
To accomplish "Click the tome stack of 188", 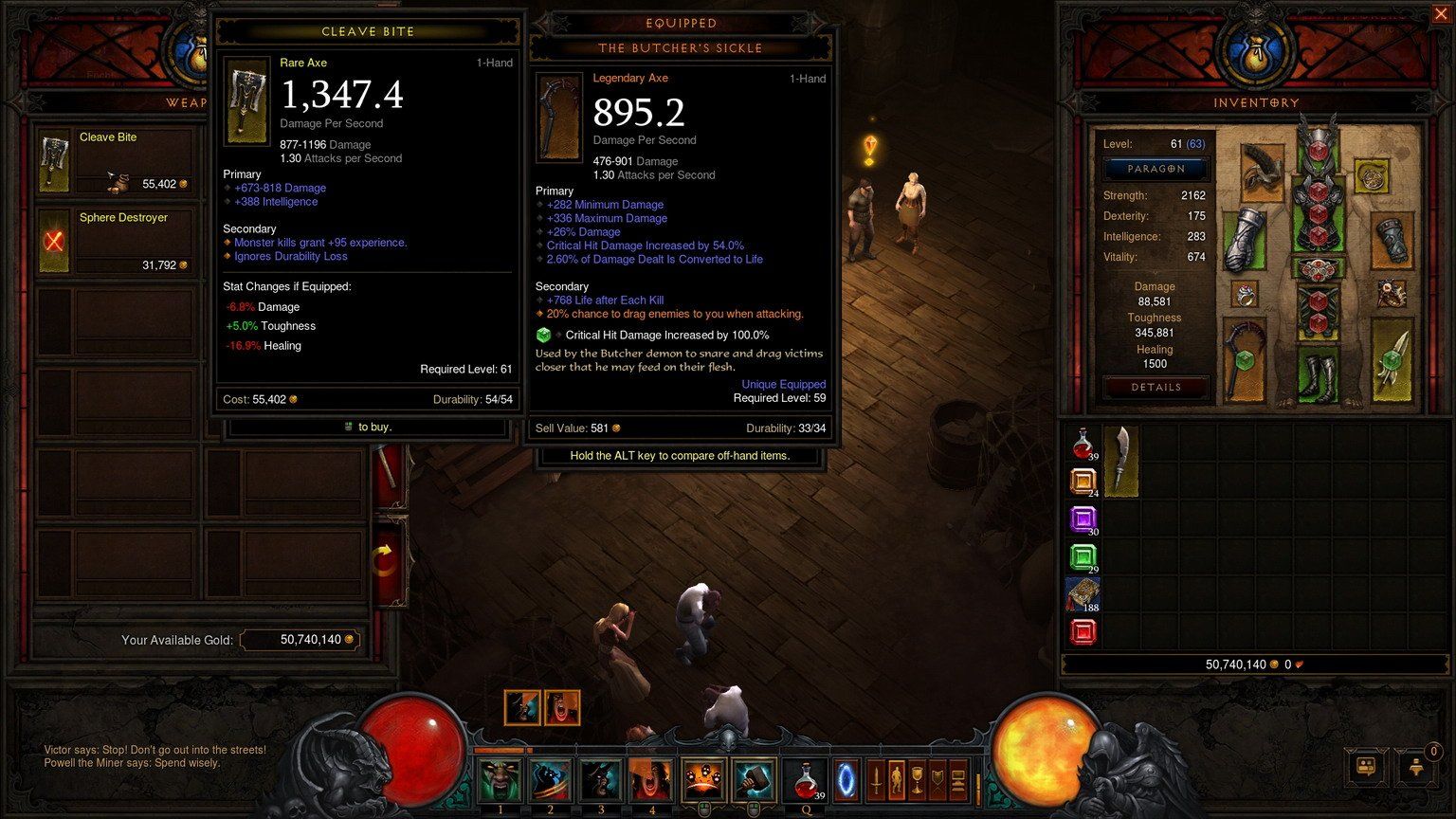I will pos(1083,594).
